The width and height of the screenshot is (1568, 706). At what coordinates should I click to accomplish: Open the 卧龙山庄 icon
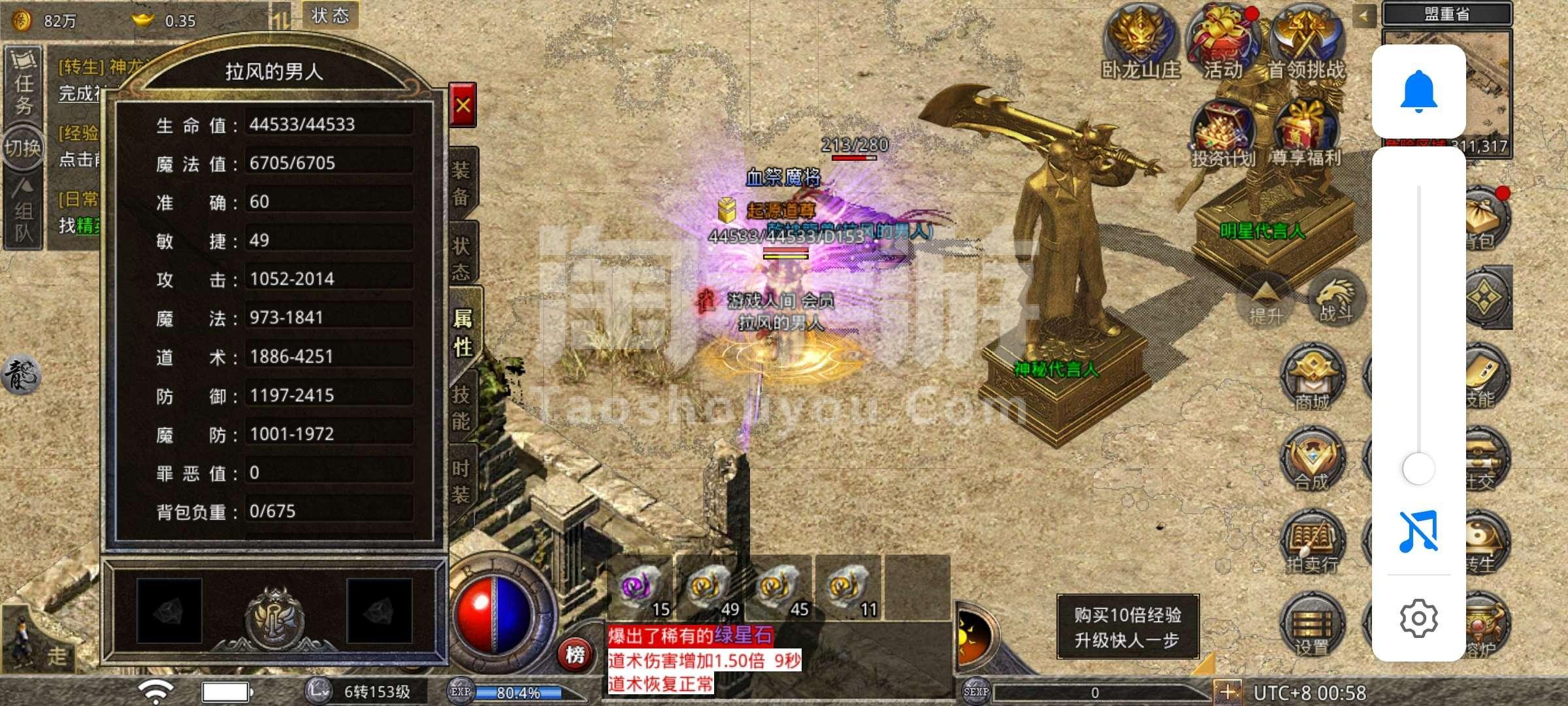click(1141, 42)
